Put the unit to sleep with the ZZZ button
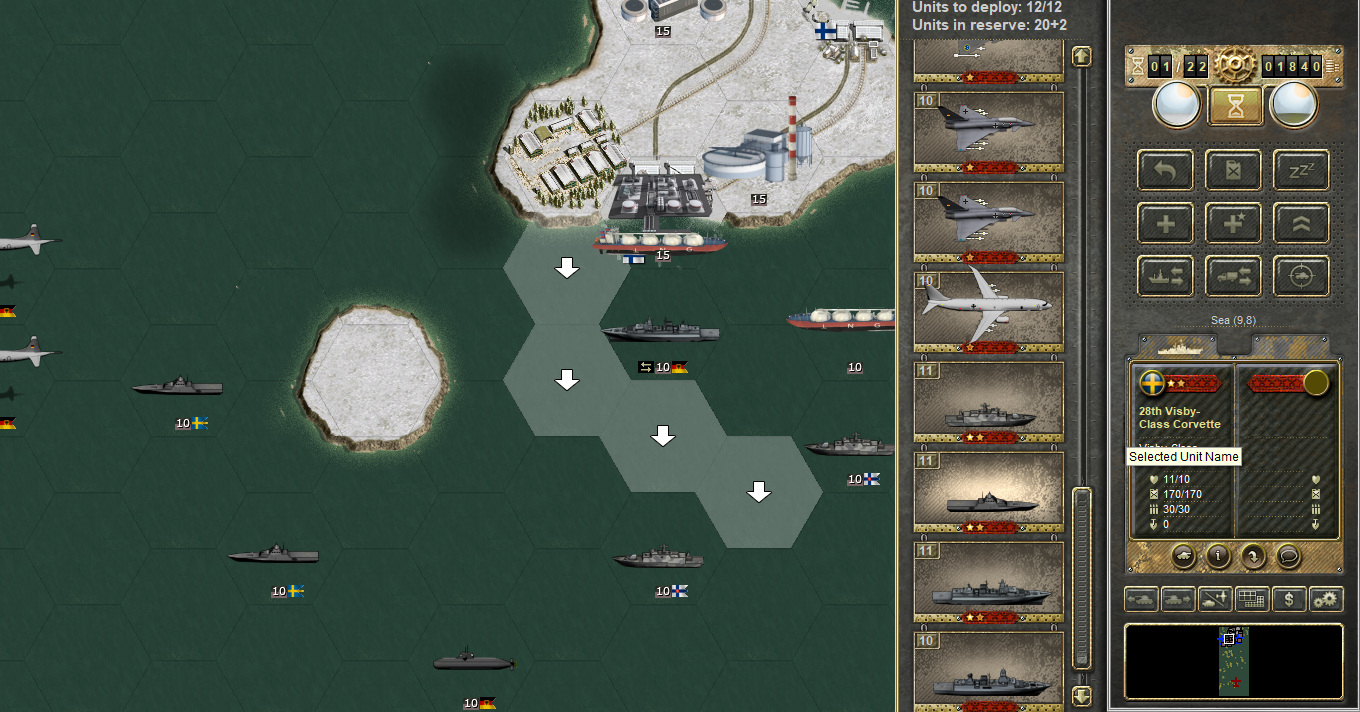Viewport: 1360px width, 712px height. (1300, 171)
